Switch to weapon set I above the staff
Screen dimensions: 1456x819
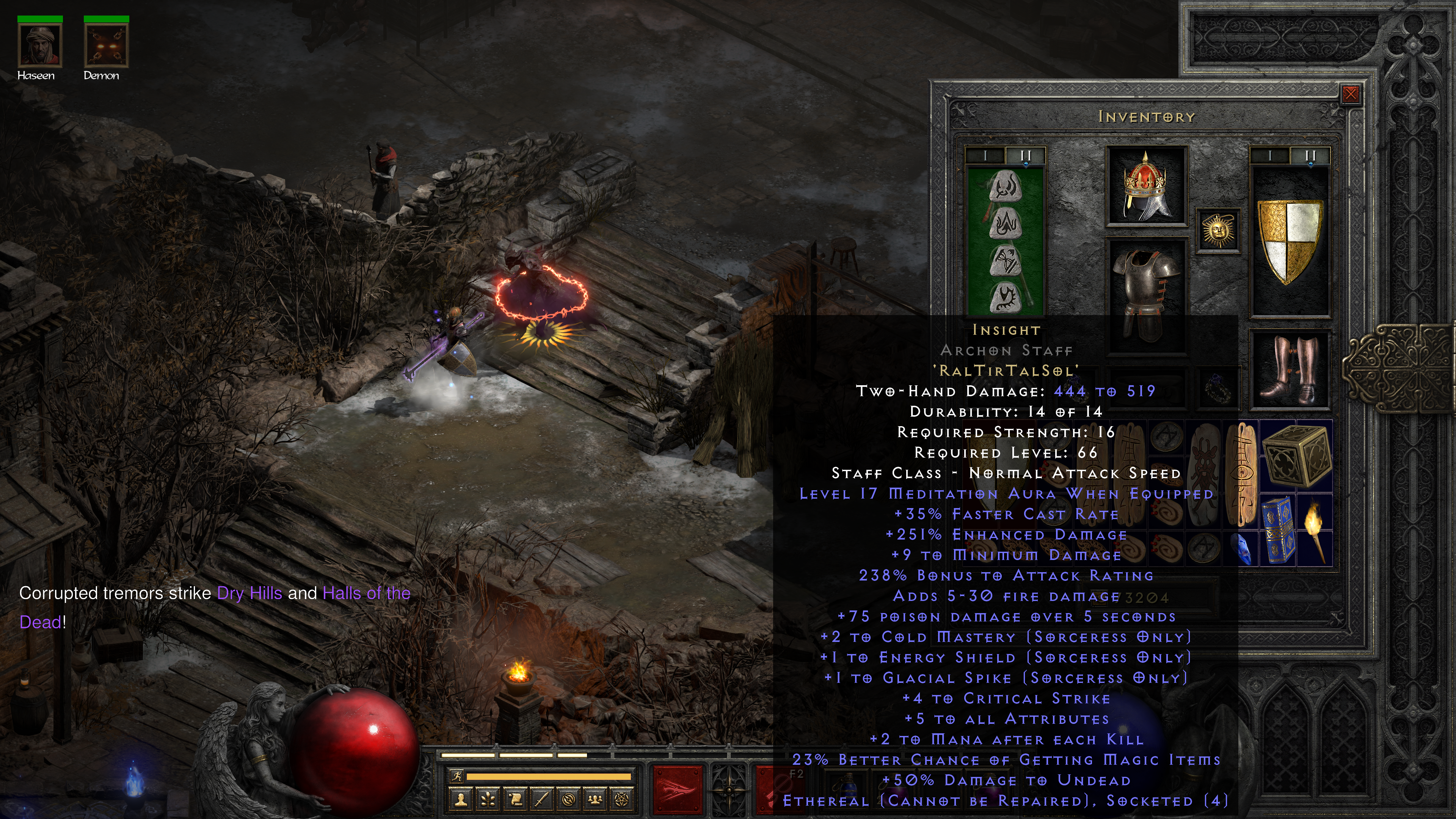pos(985,155)
